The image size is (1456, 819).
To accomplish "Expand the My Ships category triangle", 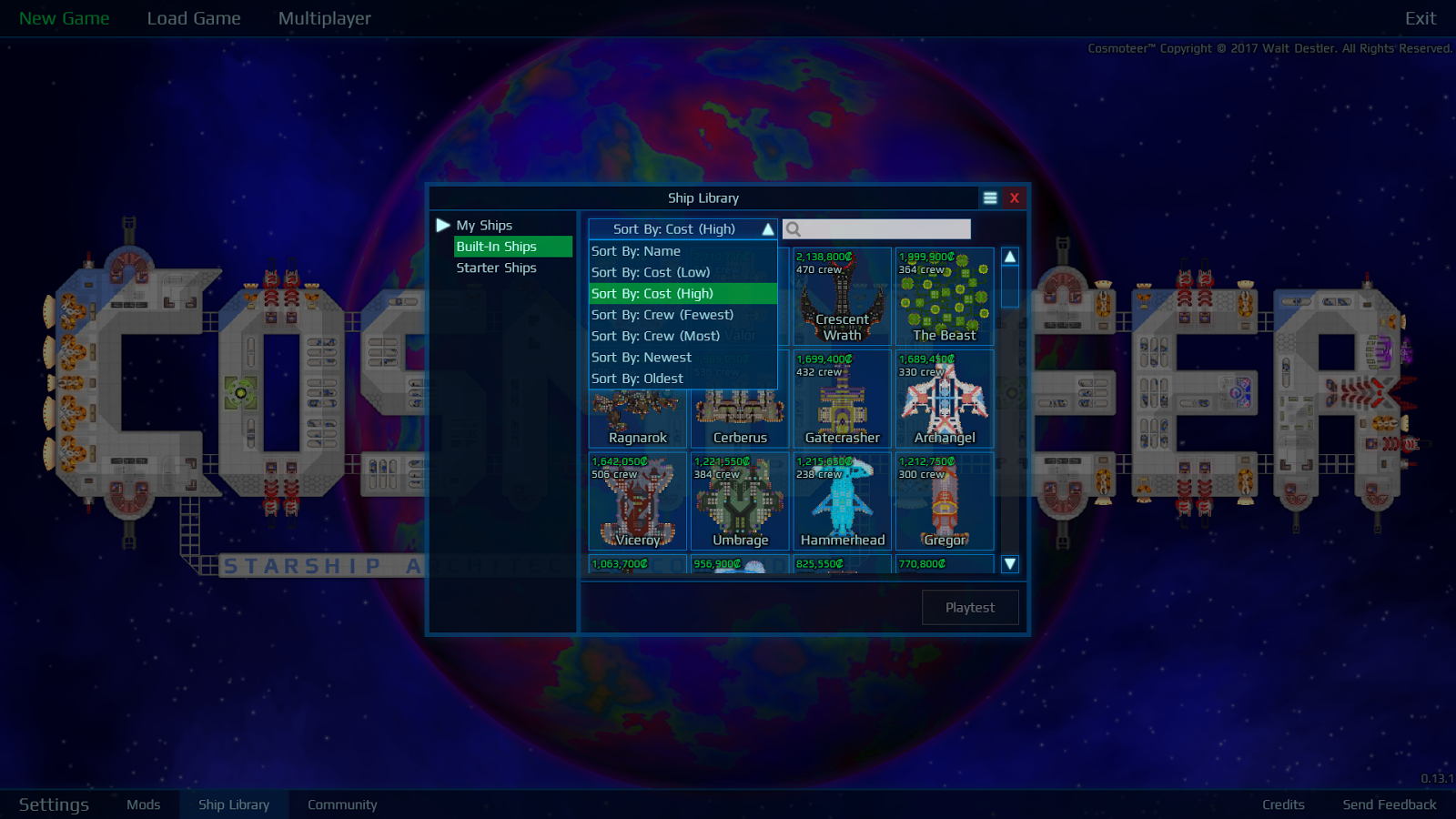I will 443,225.
